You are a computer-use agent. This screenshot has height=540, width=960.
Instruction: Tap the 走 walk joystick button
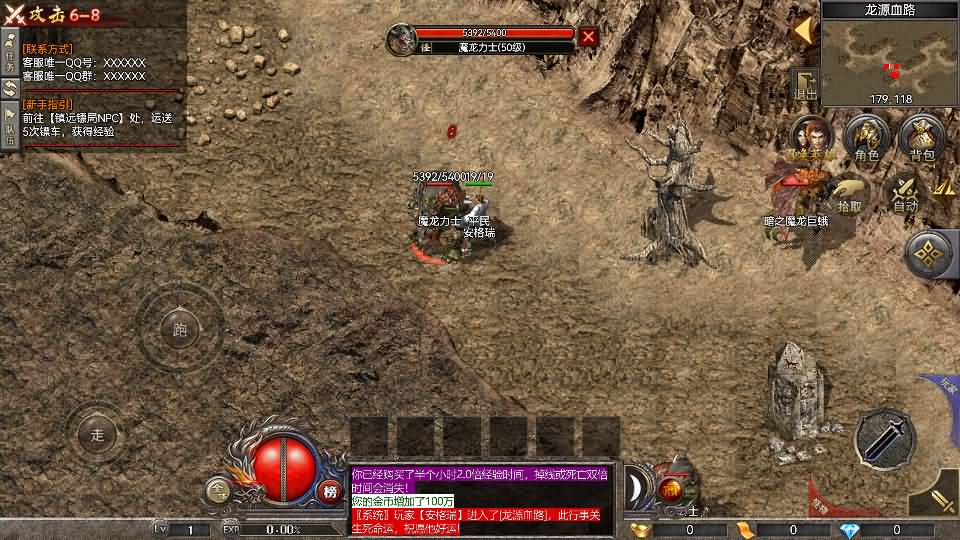[97, 435]
